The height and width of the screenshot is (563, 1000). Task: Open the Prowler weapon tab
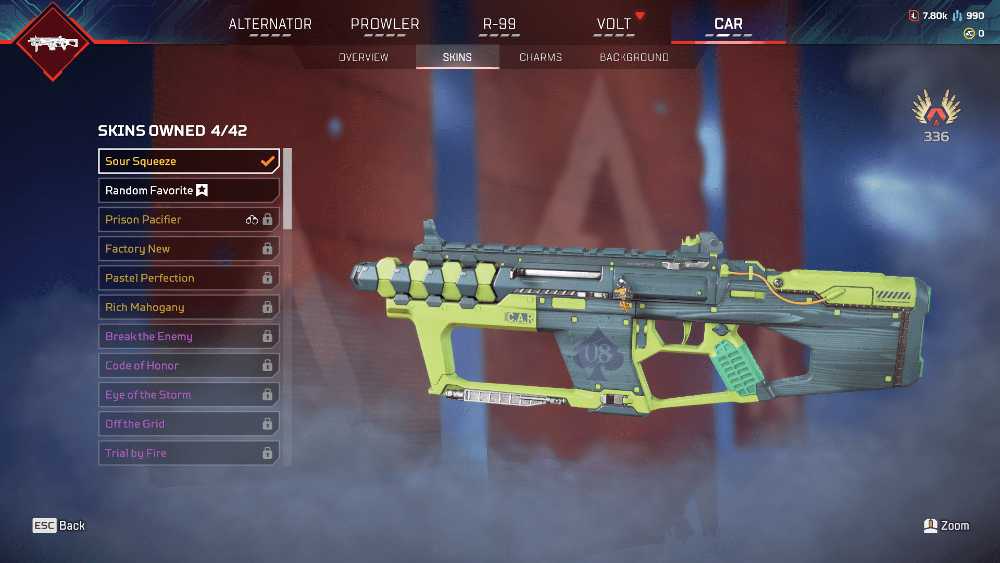tap(385, 24)
